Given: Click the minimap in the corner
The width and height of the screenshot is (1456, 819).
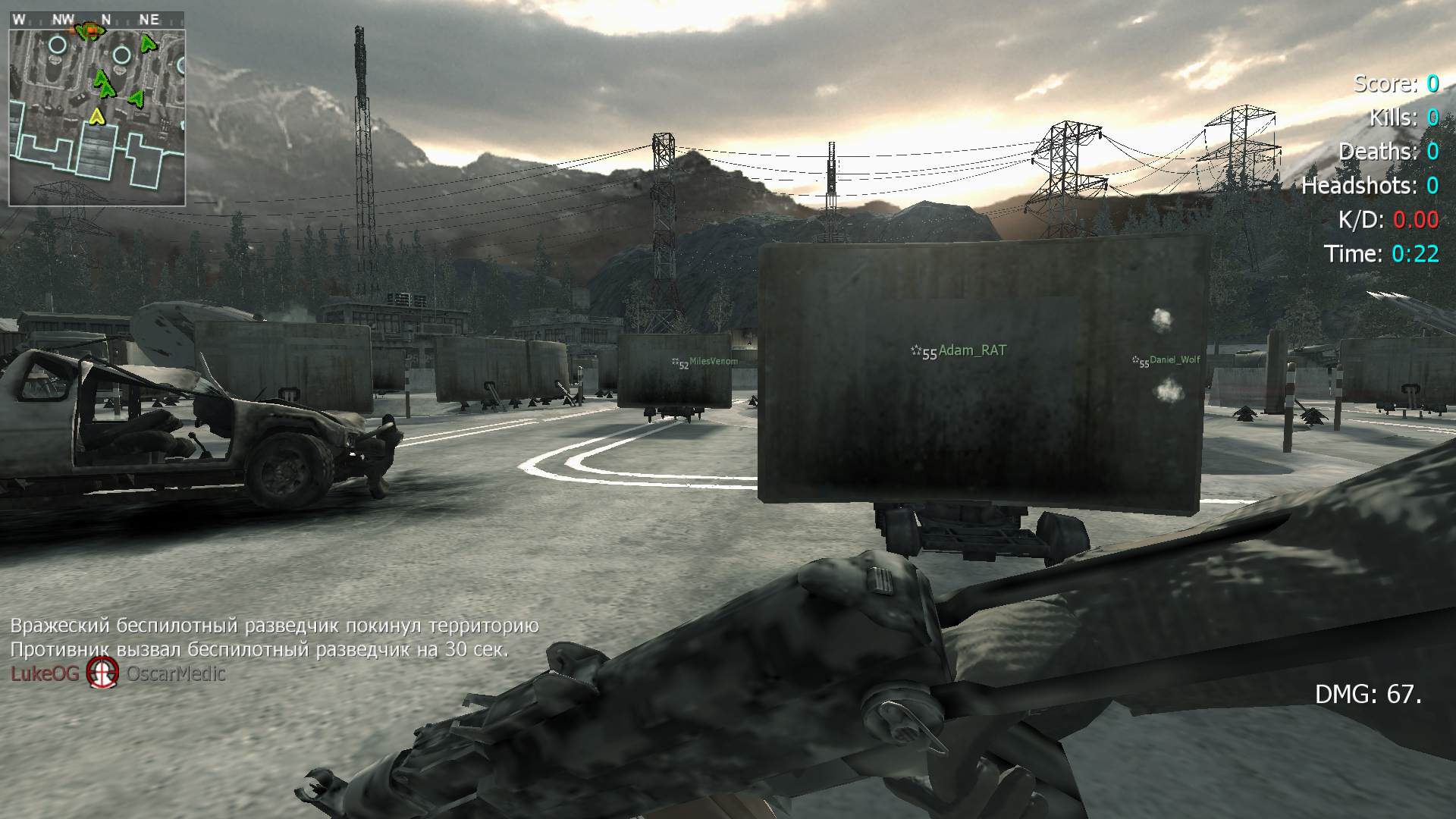Looking at the screenshot, I should 97,108.
